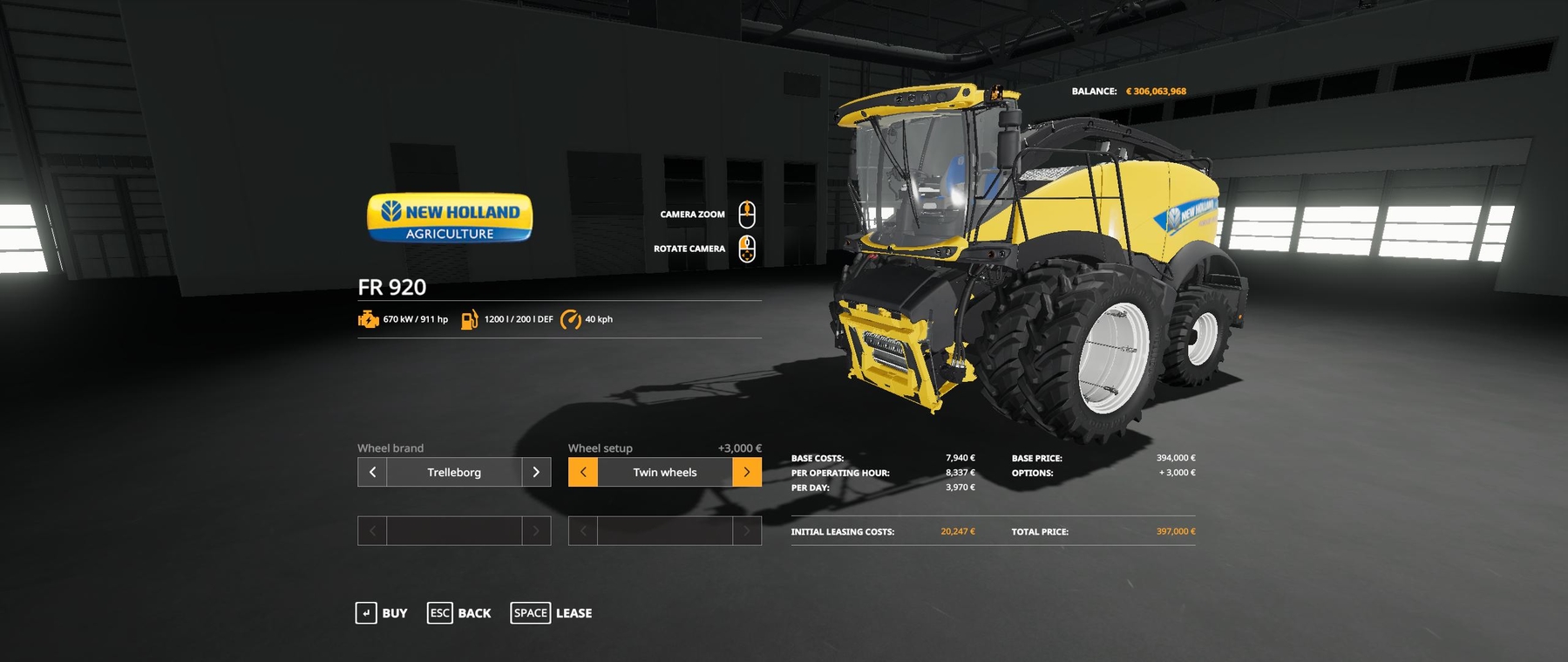1568x662 pixels.
Task: Switch to previous wheel setup option
Action: [583, 472]
